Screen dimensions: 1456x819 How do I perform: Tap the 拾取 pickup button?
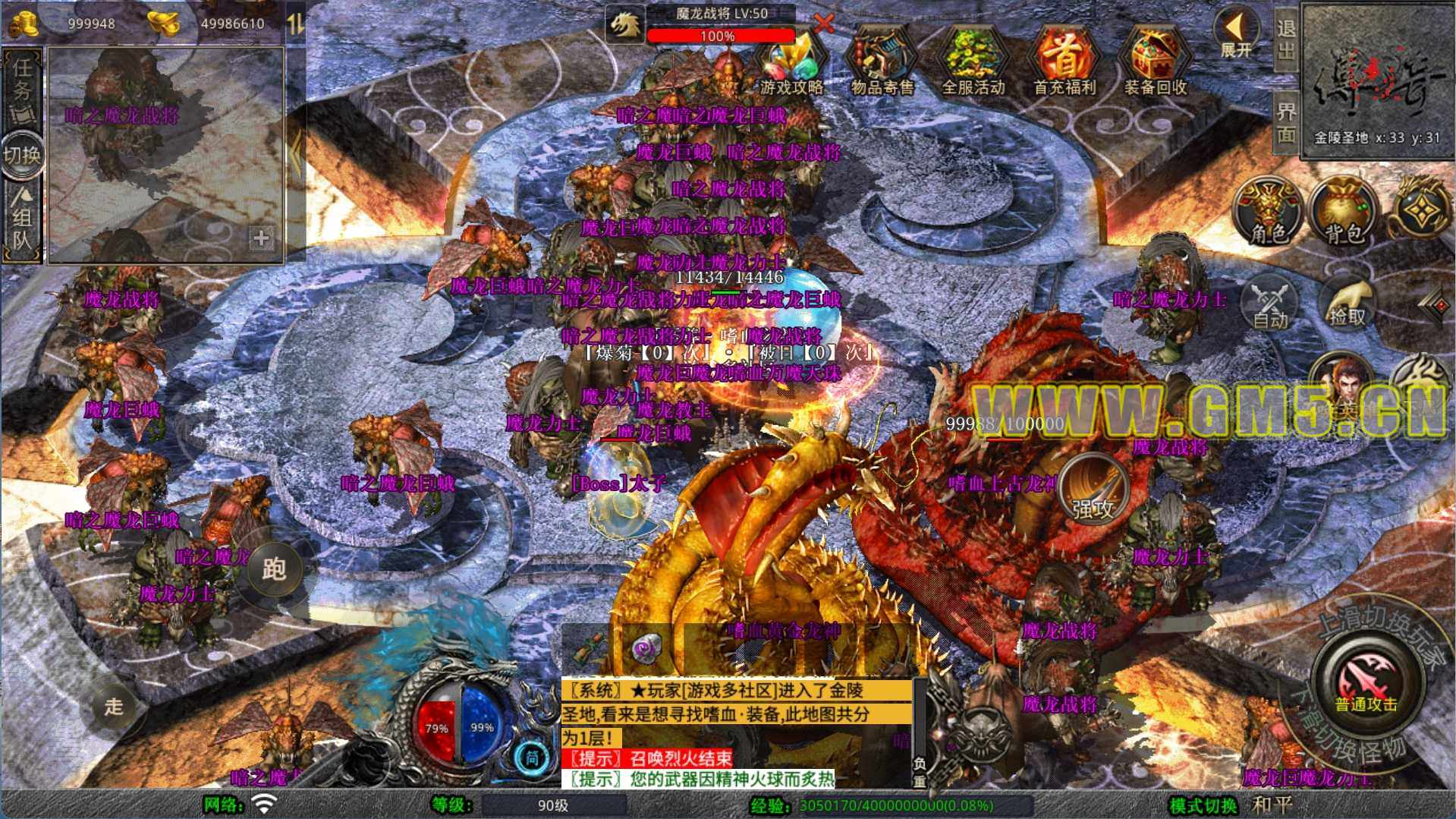(1347, 304)
